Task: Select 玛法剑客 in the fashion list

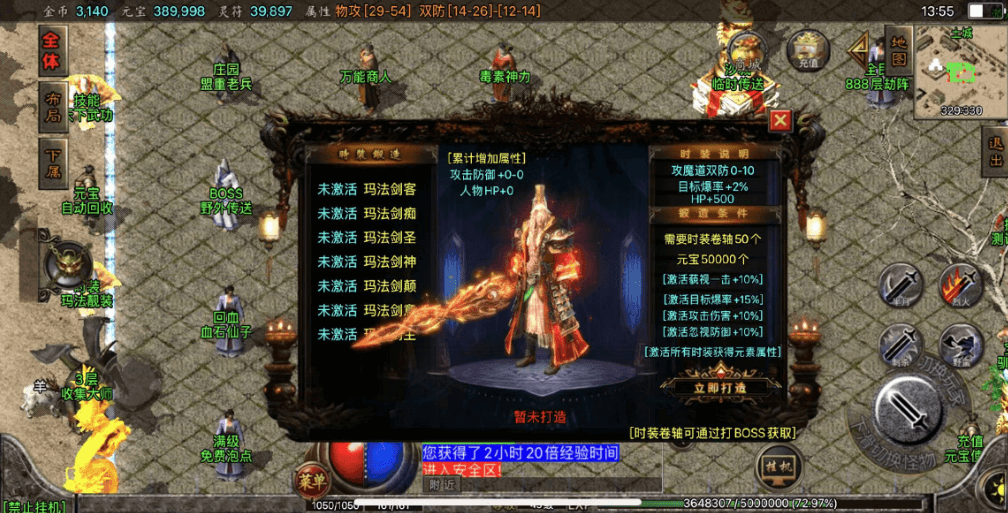Action: (x=367, y=188)
